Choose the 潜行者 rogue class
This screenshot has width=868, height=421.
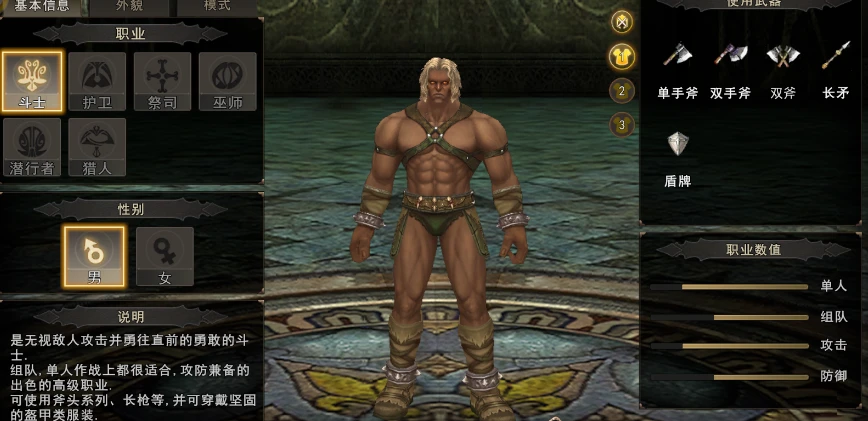[32, 147]
